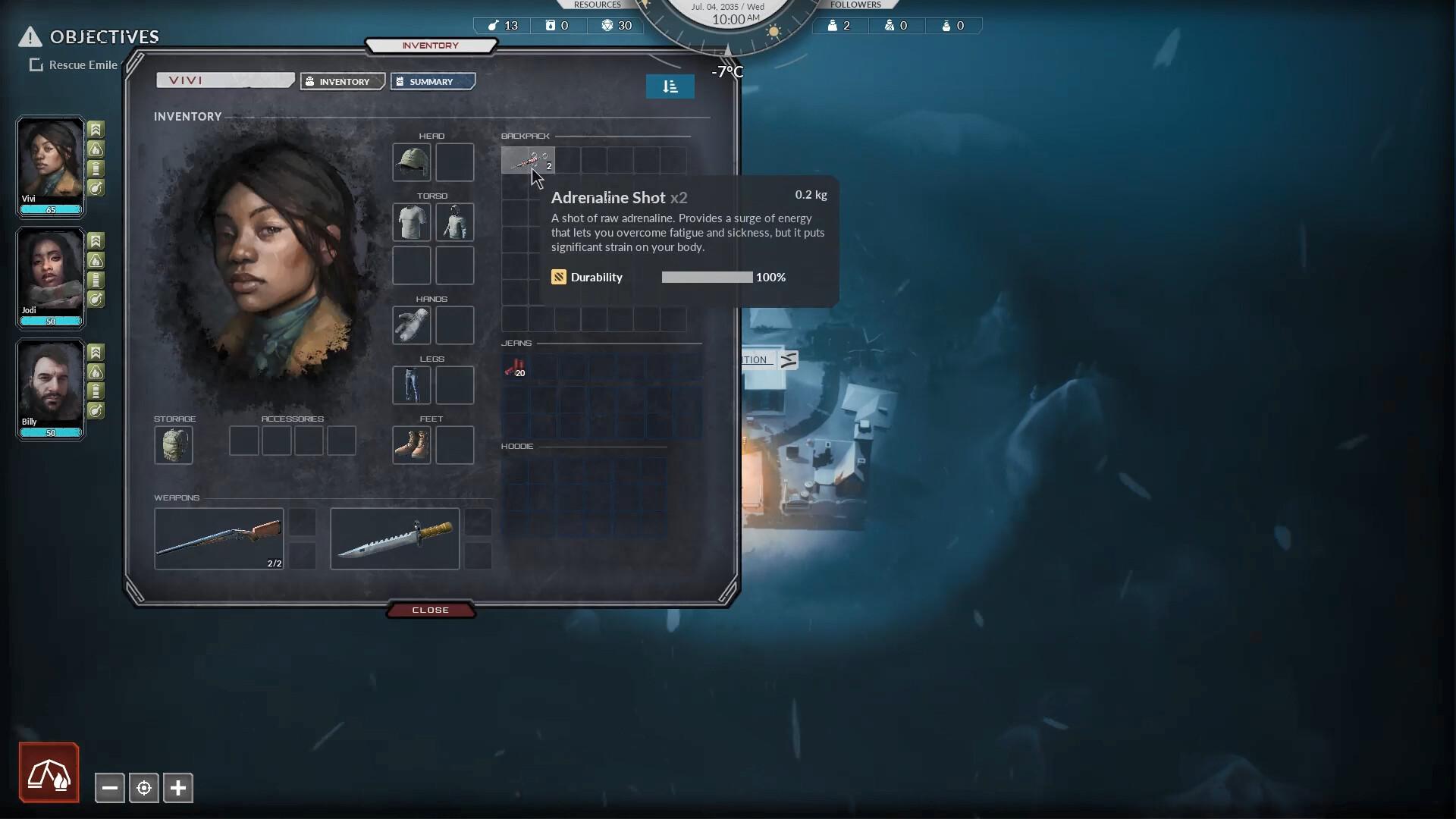Select the jeans in legs slot
The height and width of the screenshot is (819, 1456).
411,384
